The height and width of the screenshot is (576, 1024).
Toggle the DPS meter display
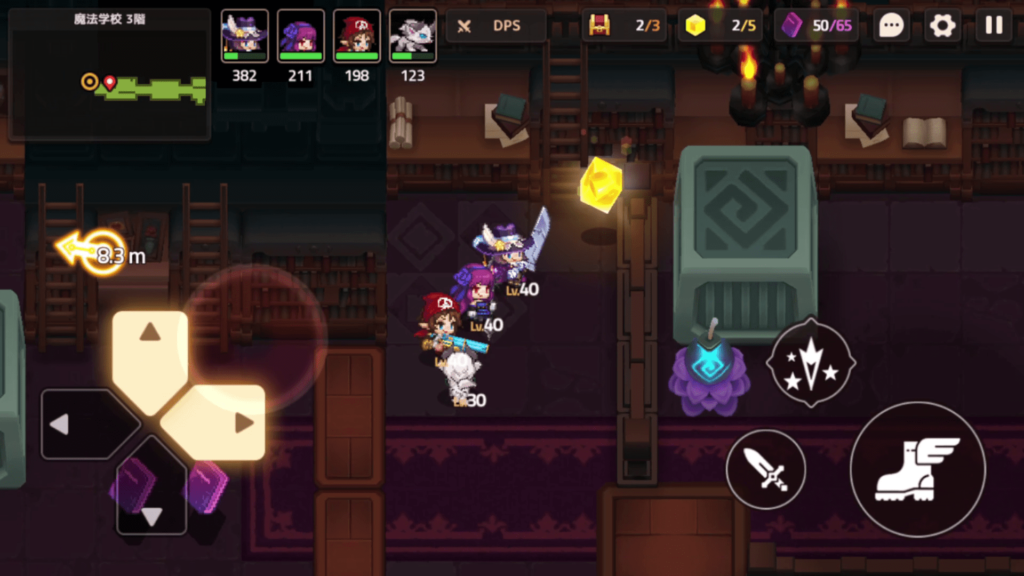tap(496, 26)
